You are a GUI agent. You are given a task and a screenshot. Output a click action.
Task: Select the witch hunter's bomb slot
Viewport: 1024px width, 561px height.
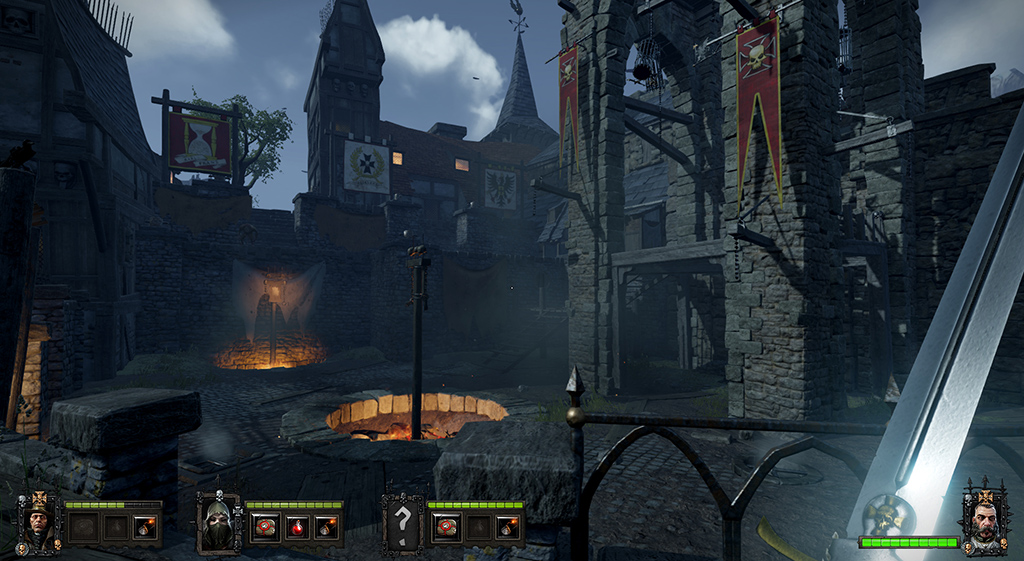(145, 527)
